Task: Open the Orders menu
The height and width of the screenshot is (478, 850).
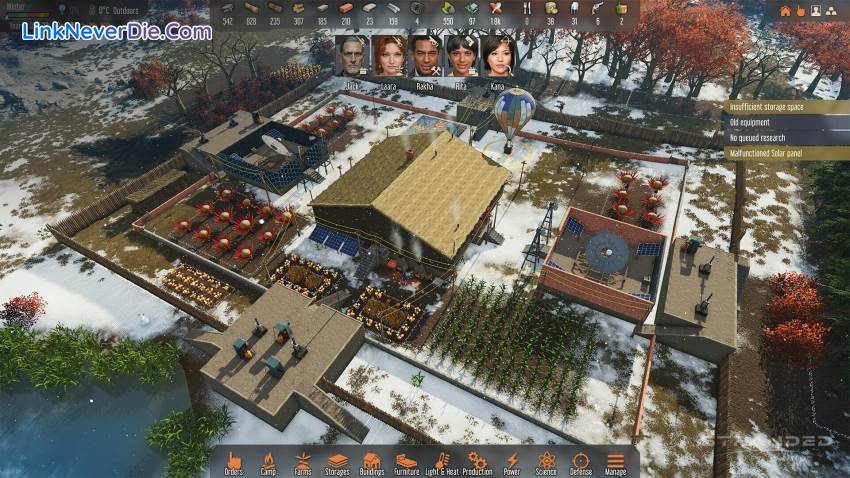Action: (234, 461)
